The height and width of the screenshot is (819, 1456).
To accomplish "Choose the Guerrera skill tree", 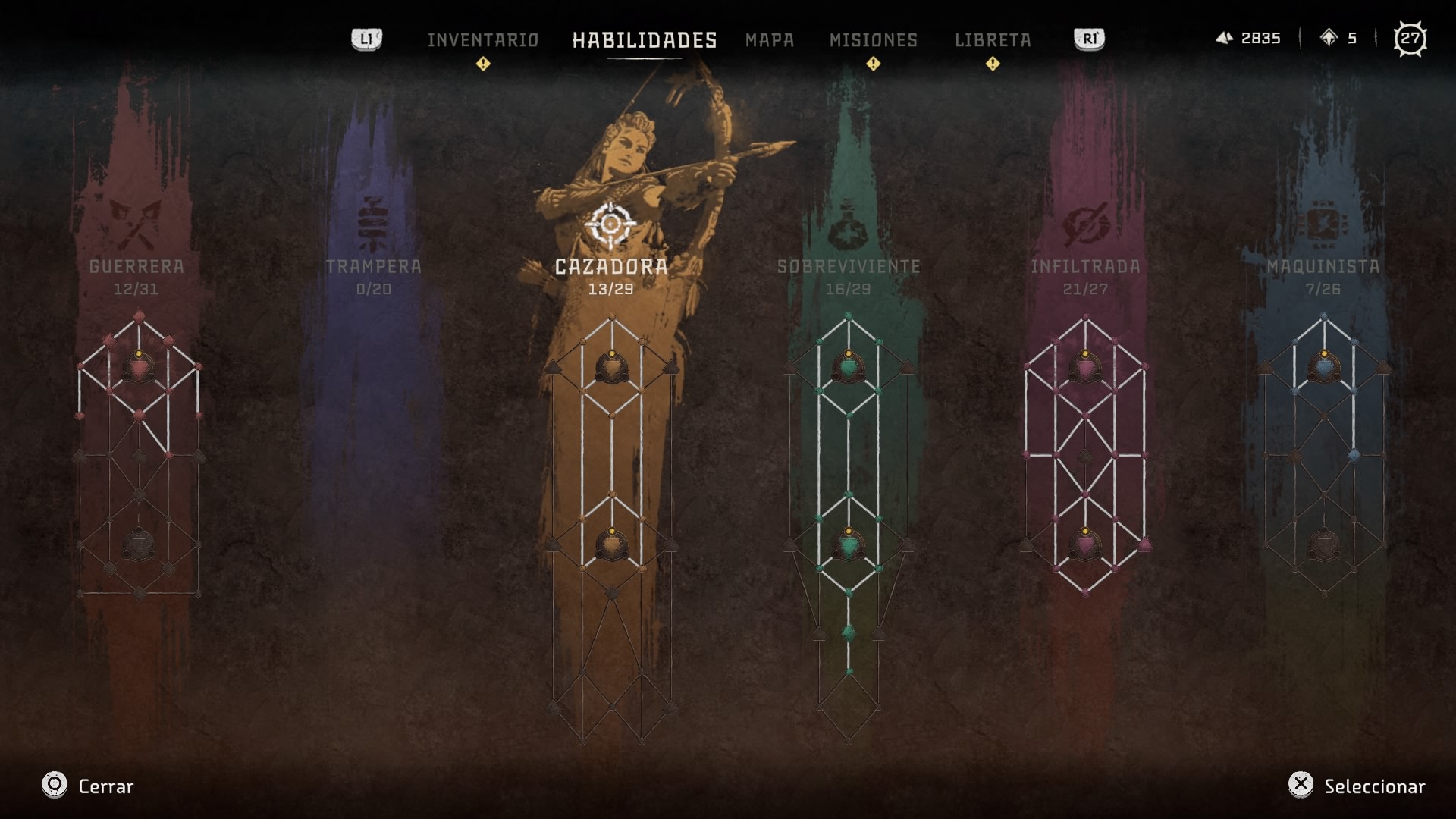I will (x=136, y=266).
